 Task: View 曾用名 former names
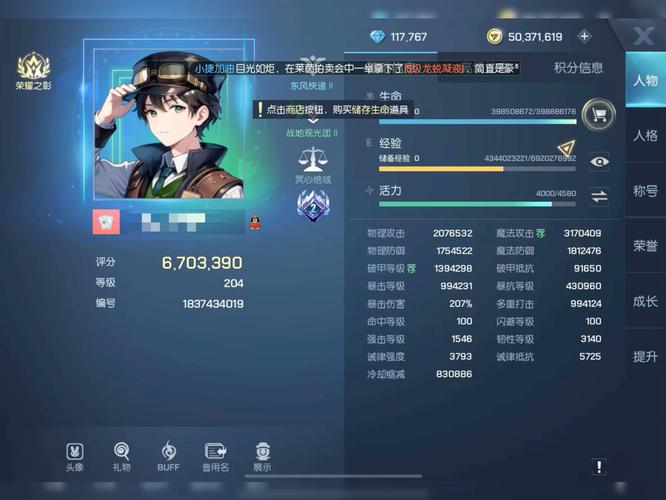pos(215,455)
